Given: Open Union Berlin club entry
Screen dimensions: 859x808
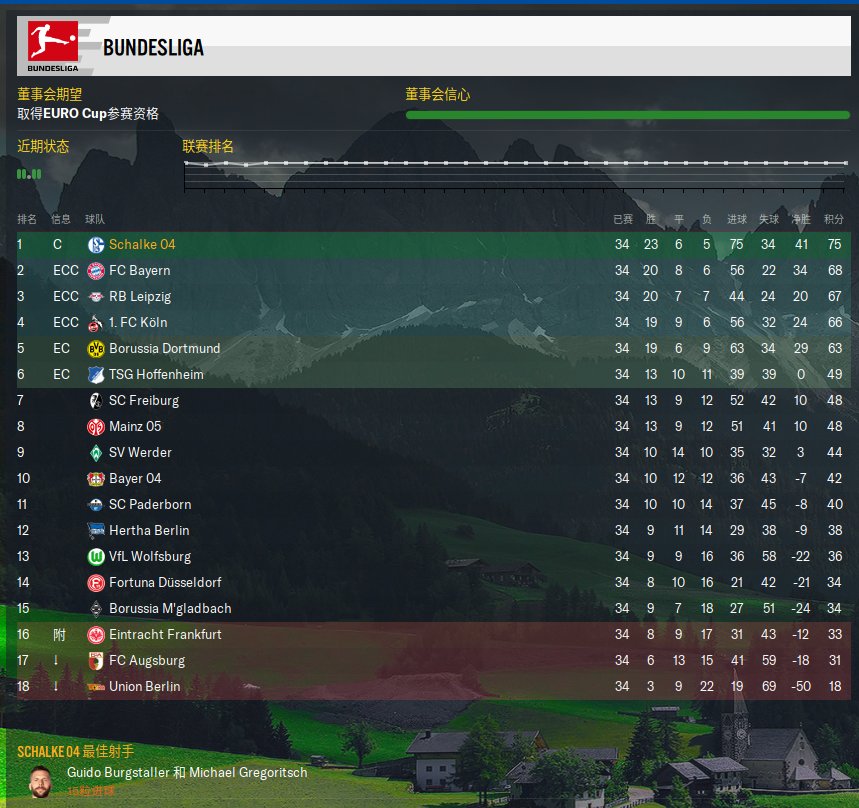Looking at the screenshot, I should point(145,687).
